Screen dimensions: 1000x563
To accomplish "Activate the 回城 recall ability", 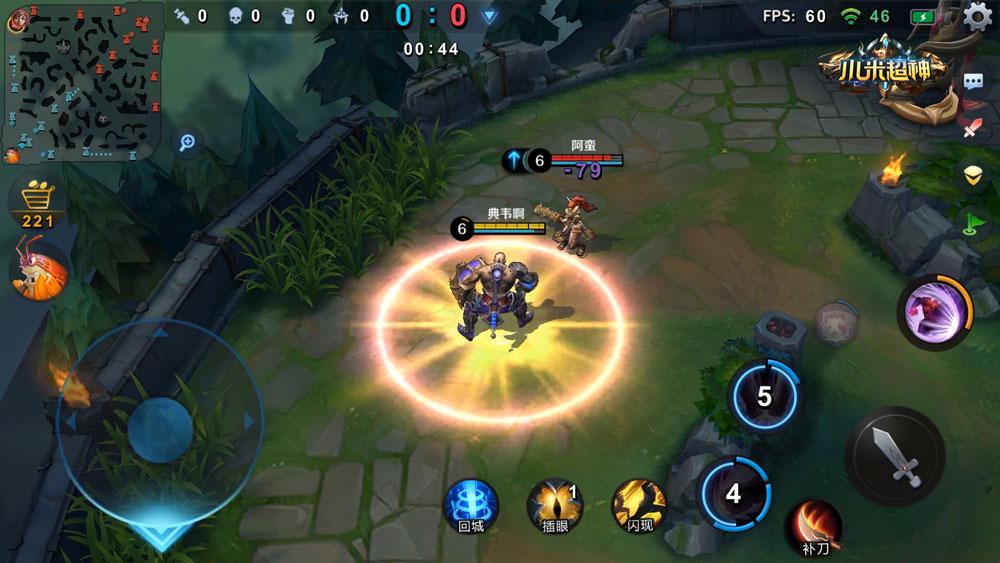I will click(470, 504).
